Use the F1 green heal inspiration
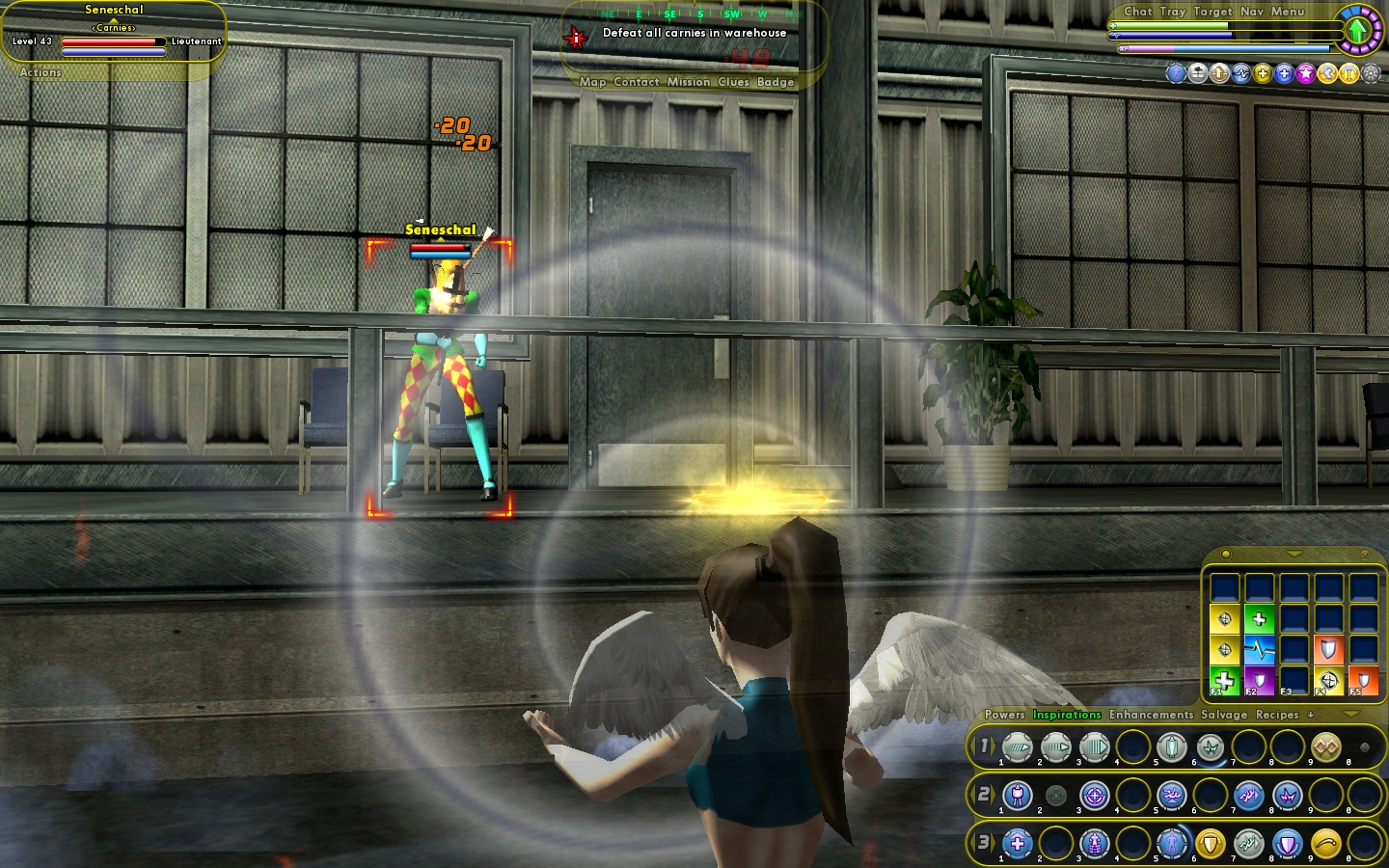Viewport: 1389px width, 868px height. point(1225,680)
